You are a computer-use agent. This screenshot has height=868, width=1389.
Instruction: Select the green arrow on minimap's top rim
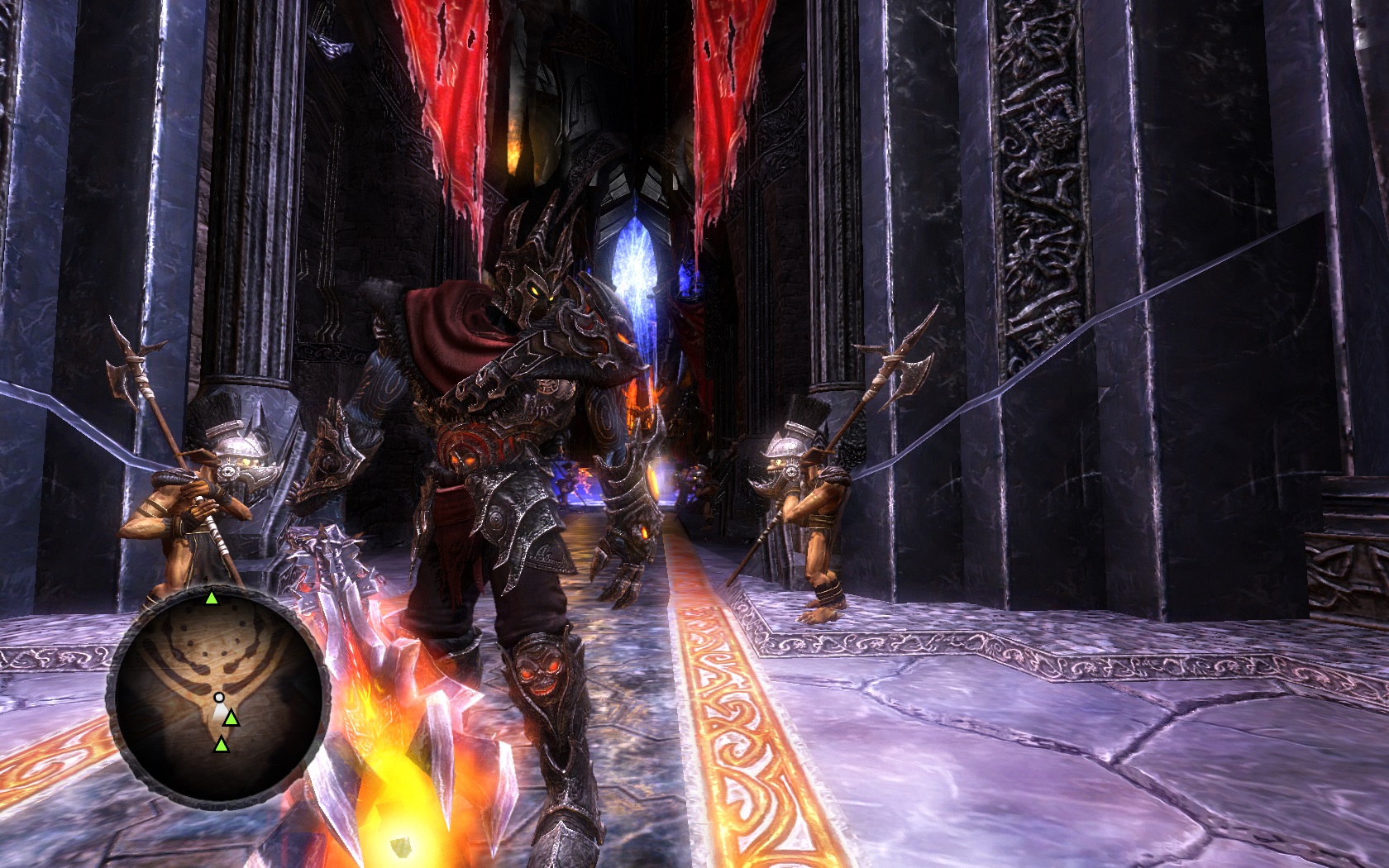pyautogui.click(x=212, y=598)
